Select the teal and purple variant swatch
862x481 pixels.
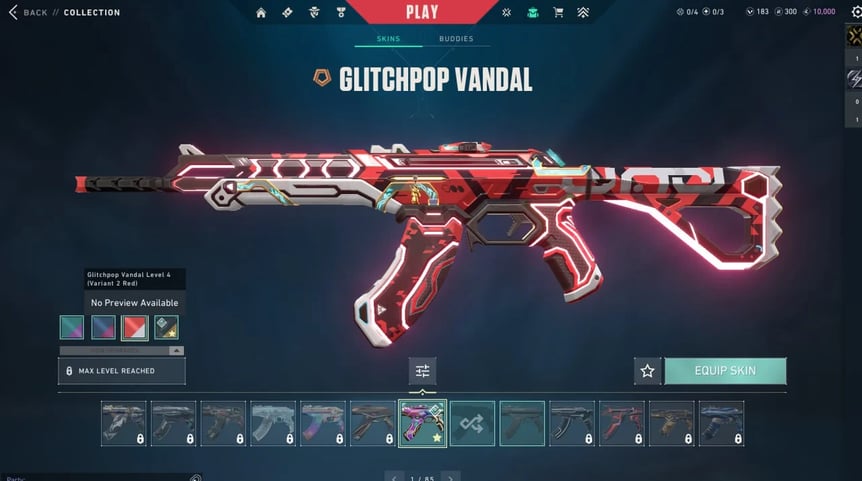pyautogui.click(x=72, y=327)
